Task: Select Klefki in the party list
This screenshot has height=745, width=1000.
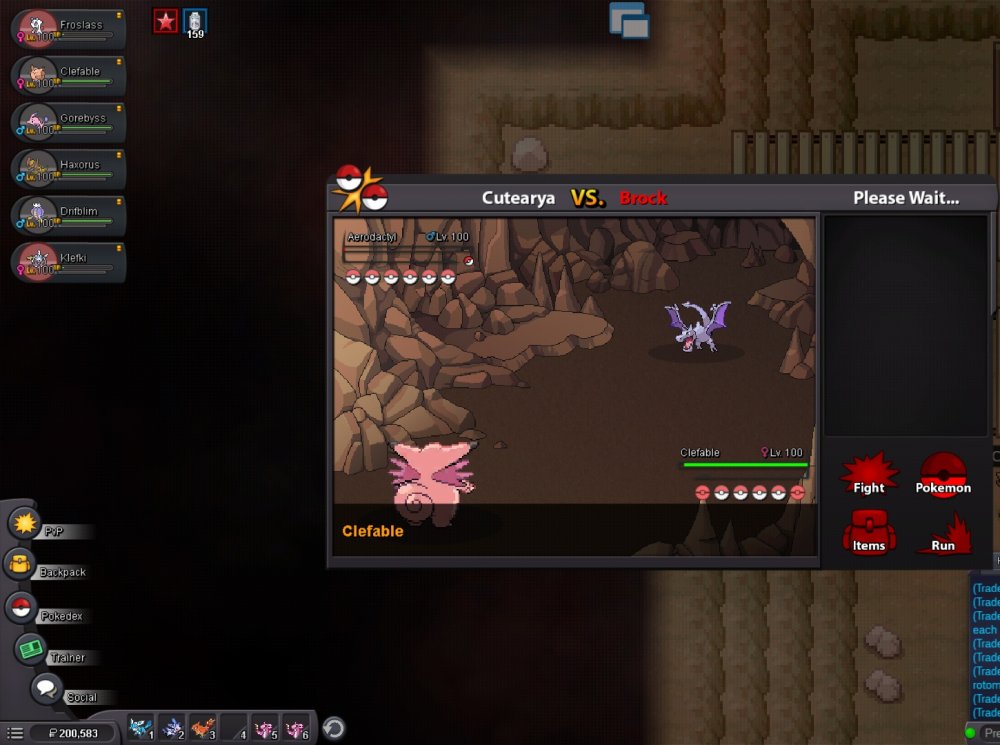Action: pyautogui.click(x=68, y=262)
